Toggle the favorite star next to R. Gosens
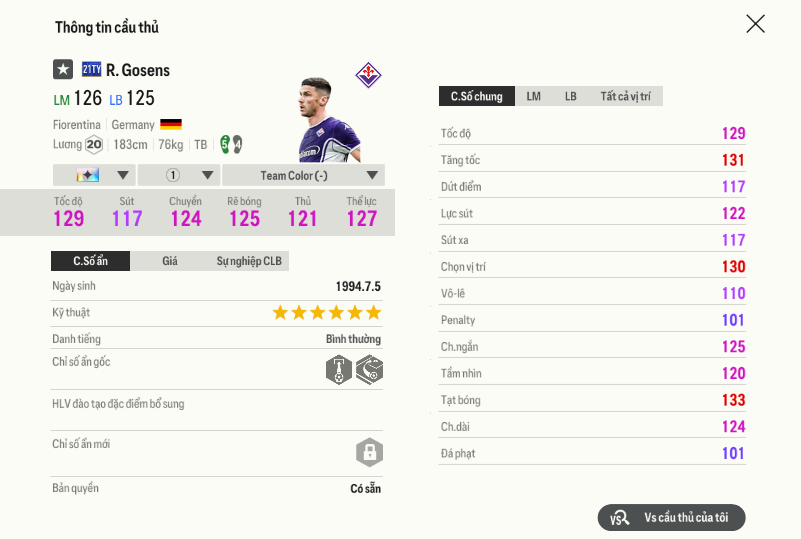The width and height of the screenshot is (801, 539). (63, 69)
